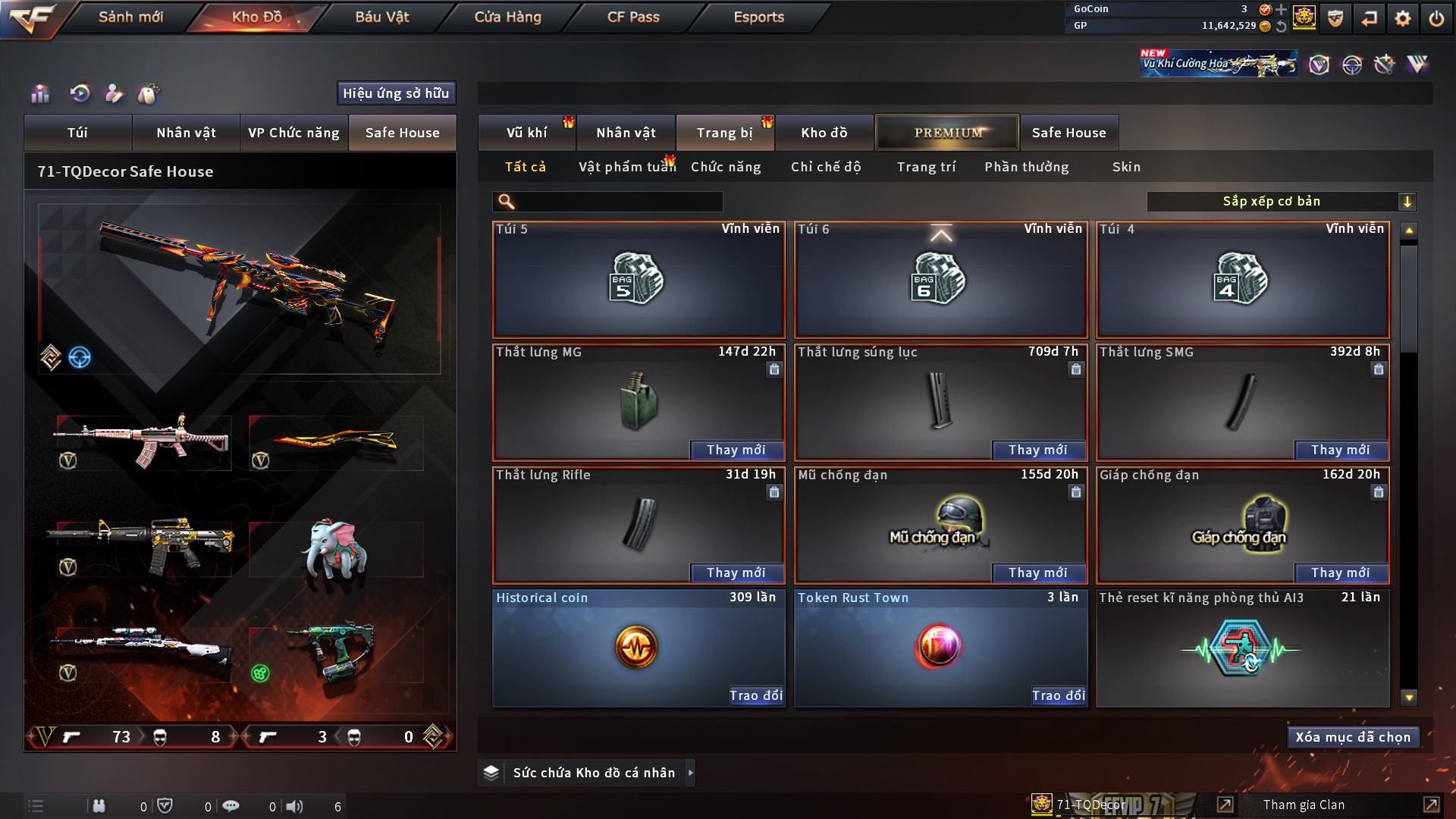Screen dimensions: 1456x819
Task: Open the gear settings icon
Action: (x=1402, y=18)
